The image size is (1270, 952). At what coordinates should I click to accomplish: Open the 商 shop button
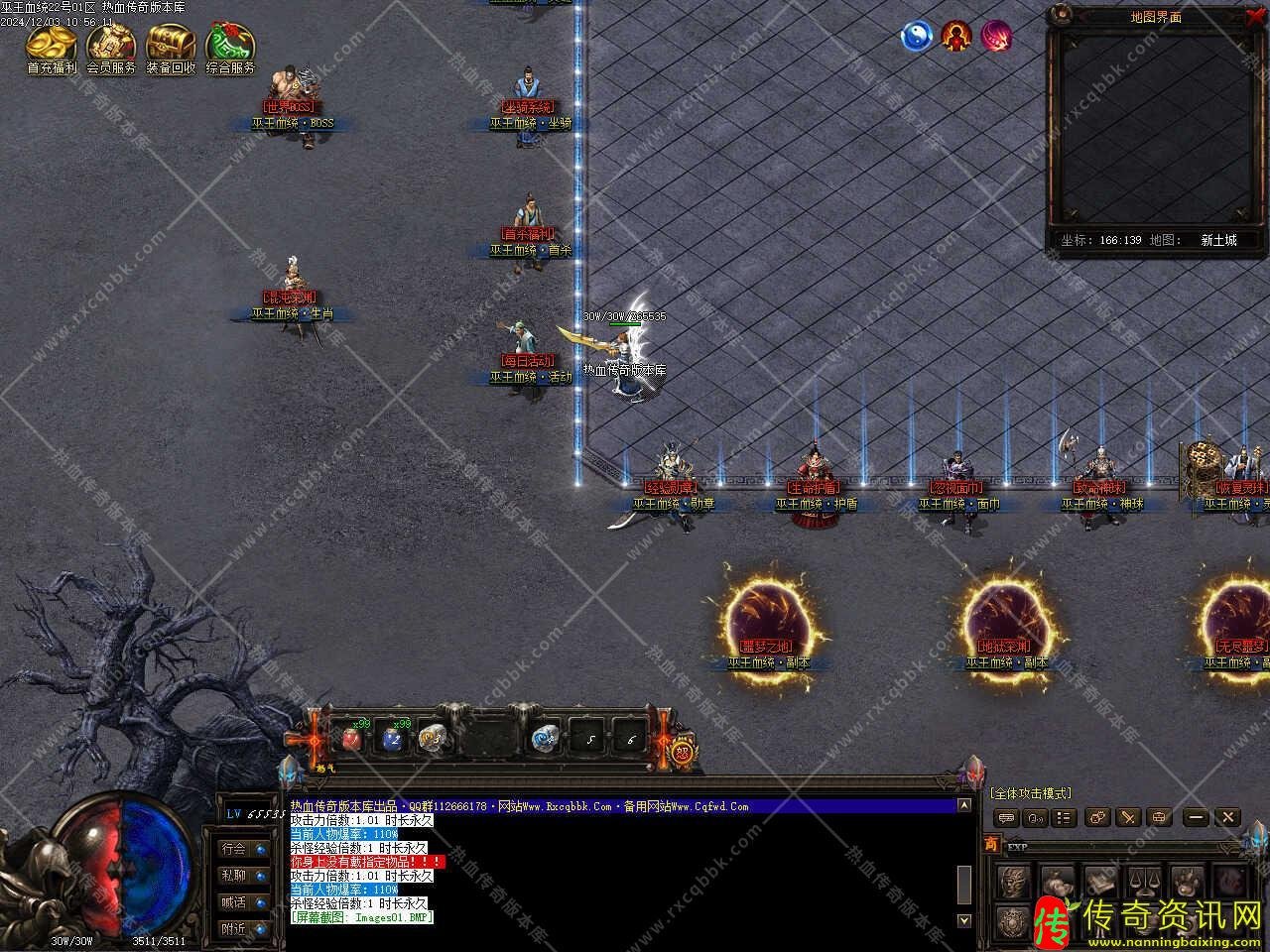(991, 844)
